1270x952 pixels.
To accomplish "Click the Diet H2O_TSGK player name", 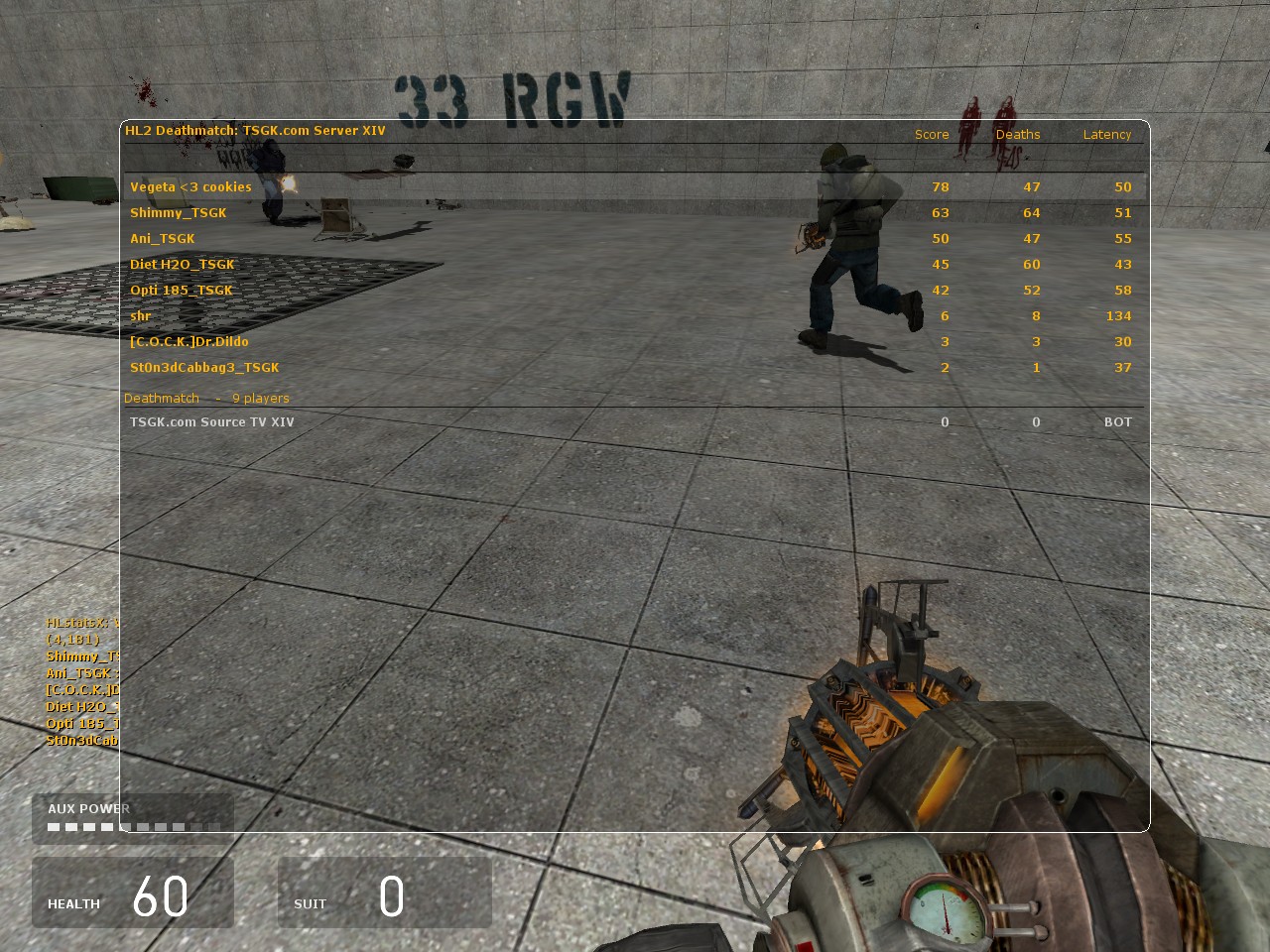I will (182, 264).
